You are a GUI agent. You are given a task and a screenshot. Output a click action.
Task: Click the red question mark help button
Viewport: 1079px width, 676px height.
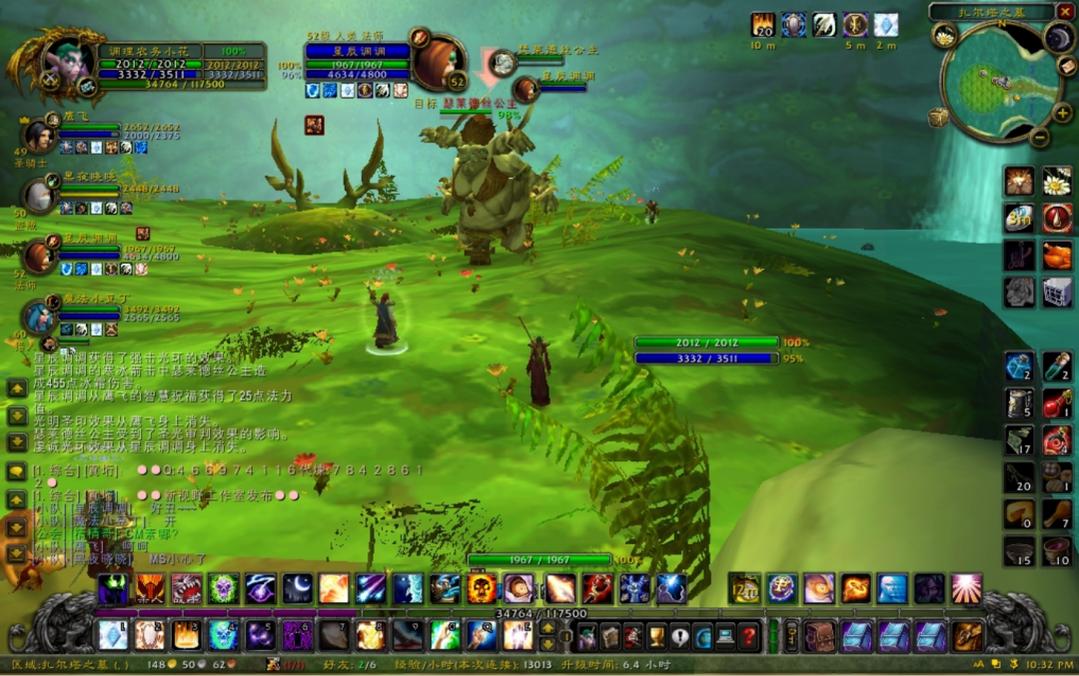click(748, 635)
